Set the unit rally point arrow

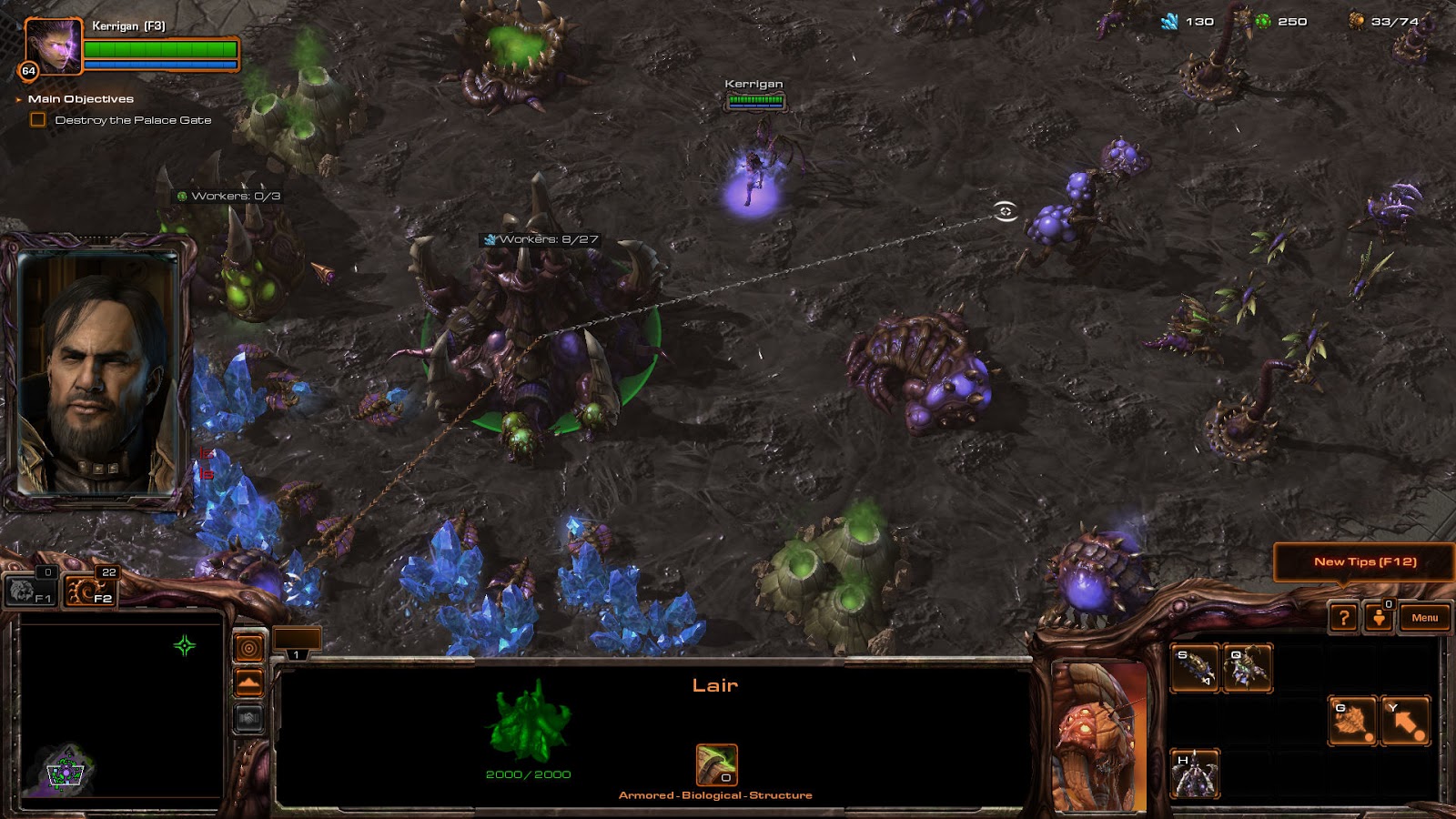coord(1405,721)
